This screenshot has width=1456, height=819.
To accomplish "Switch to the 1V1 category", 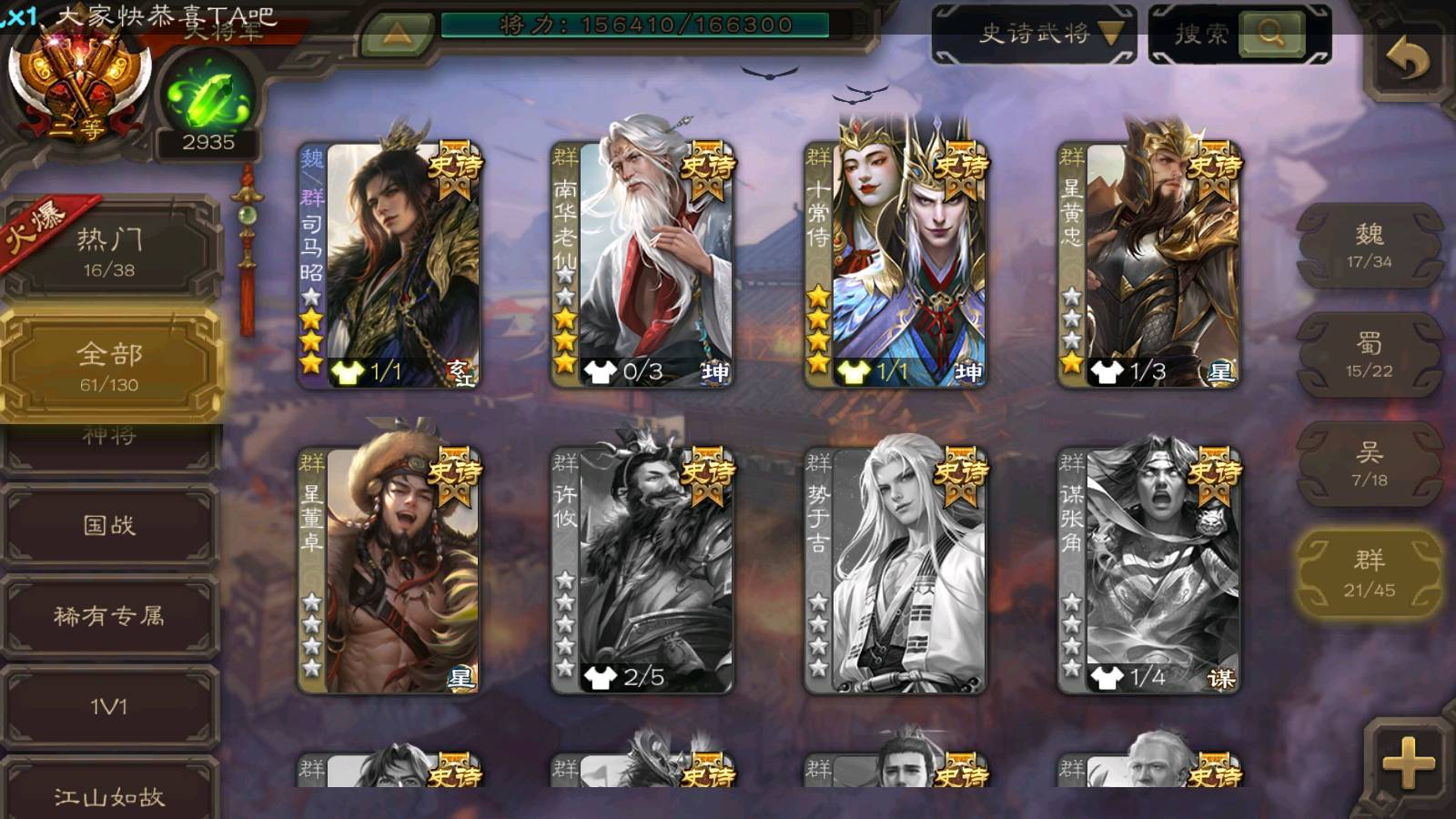I will pos(109,707).
